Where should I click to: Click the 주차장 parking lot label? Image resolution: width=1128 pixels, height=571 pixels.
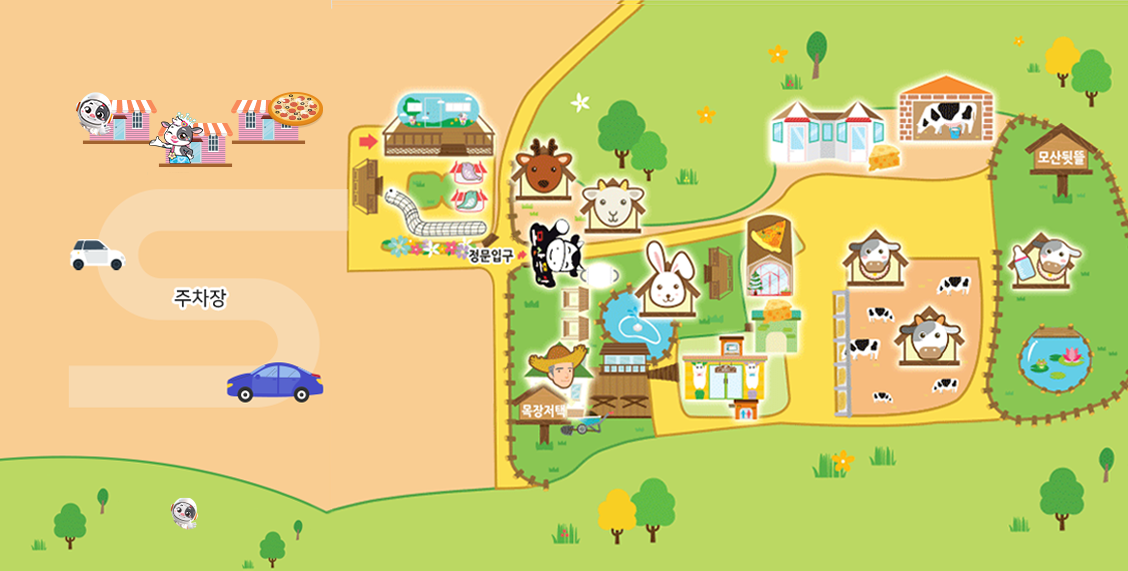pyautogui.click(x=200, y=297)
